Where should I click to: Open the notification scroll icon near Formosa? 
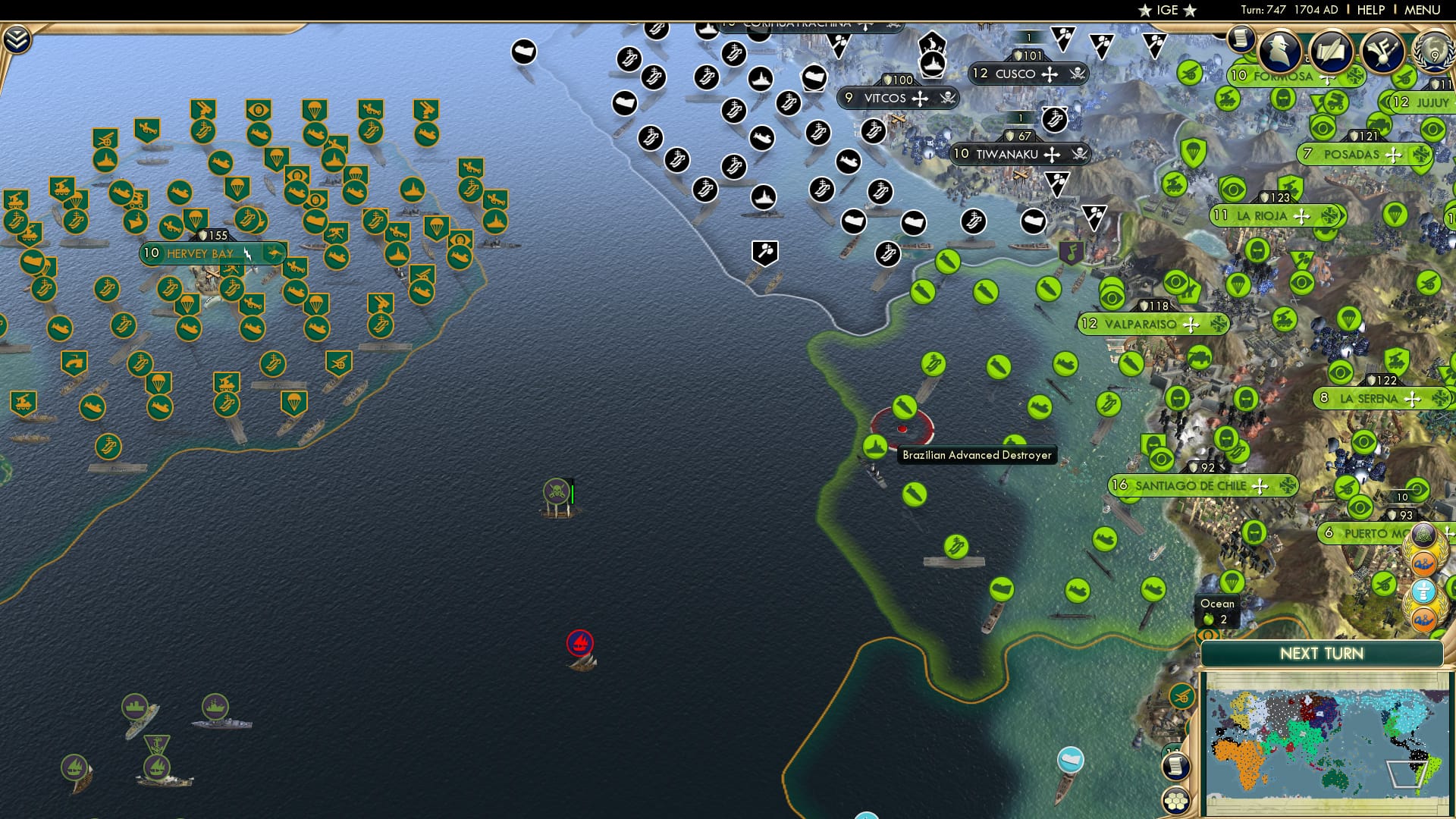click(1241, 42)
